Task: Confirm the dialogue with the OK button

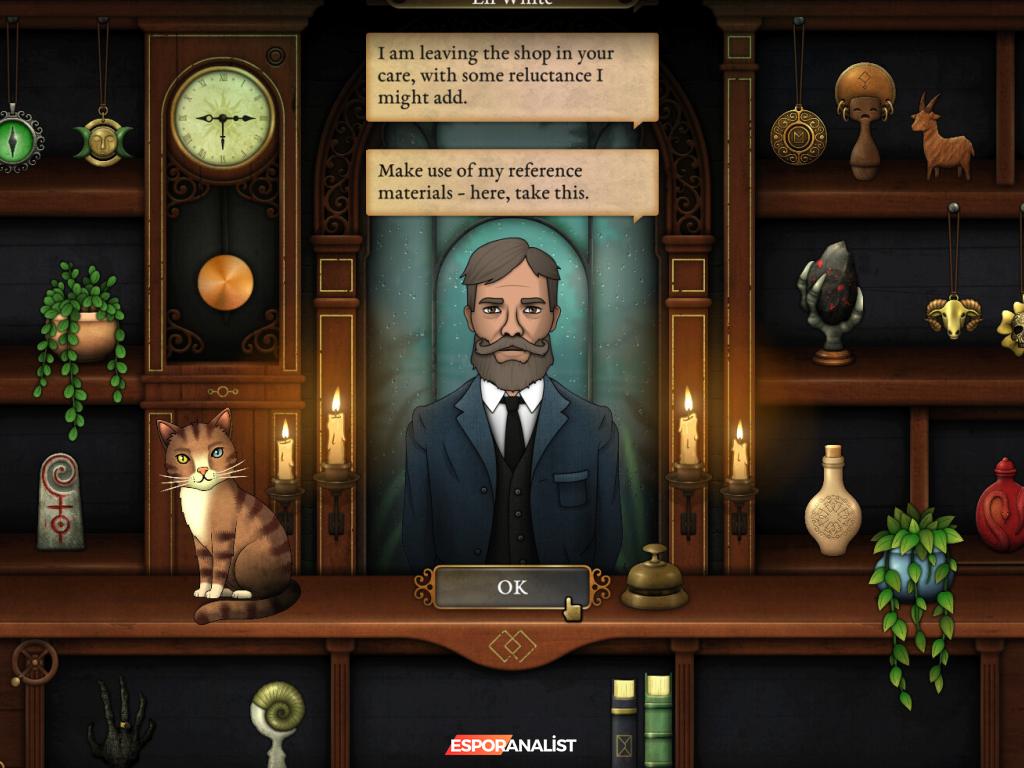Action: 512,587
